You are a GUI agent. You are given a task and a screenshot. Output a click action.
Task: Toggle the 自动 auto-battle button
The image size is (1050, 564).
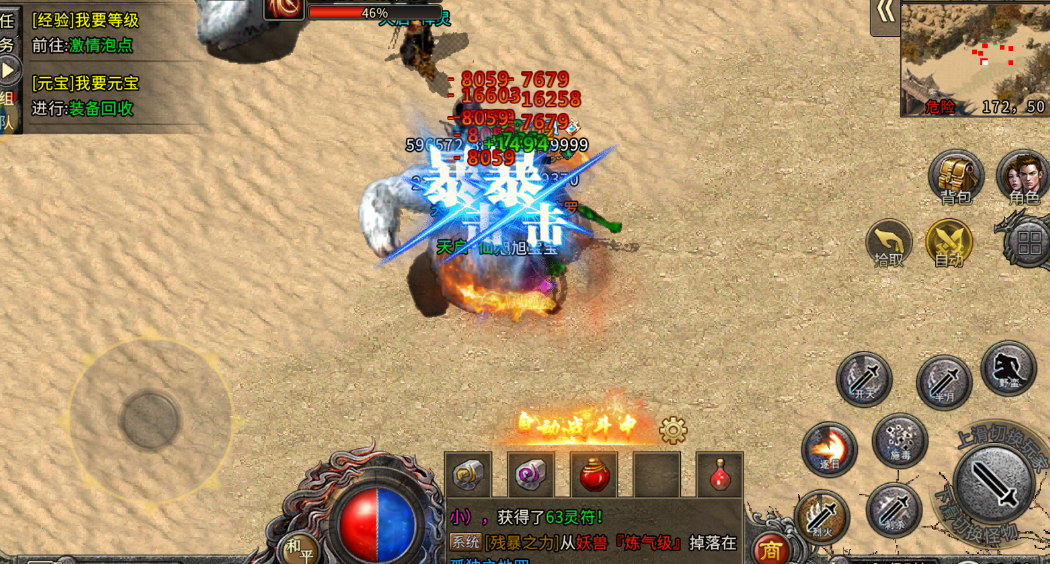pos(949,243)
